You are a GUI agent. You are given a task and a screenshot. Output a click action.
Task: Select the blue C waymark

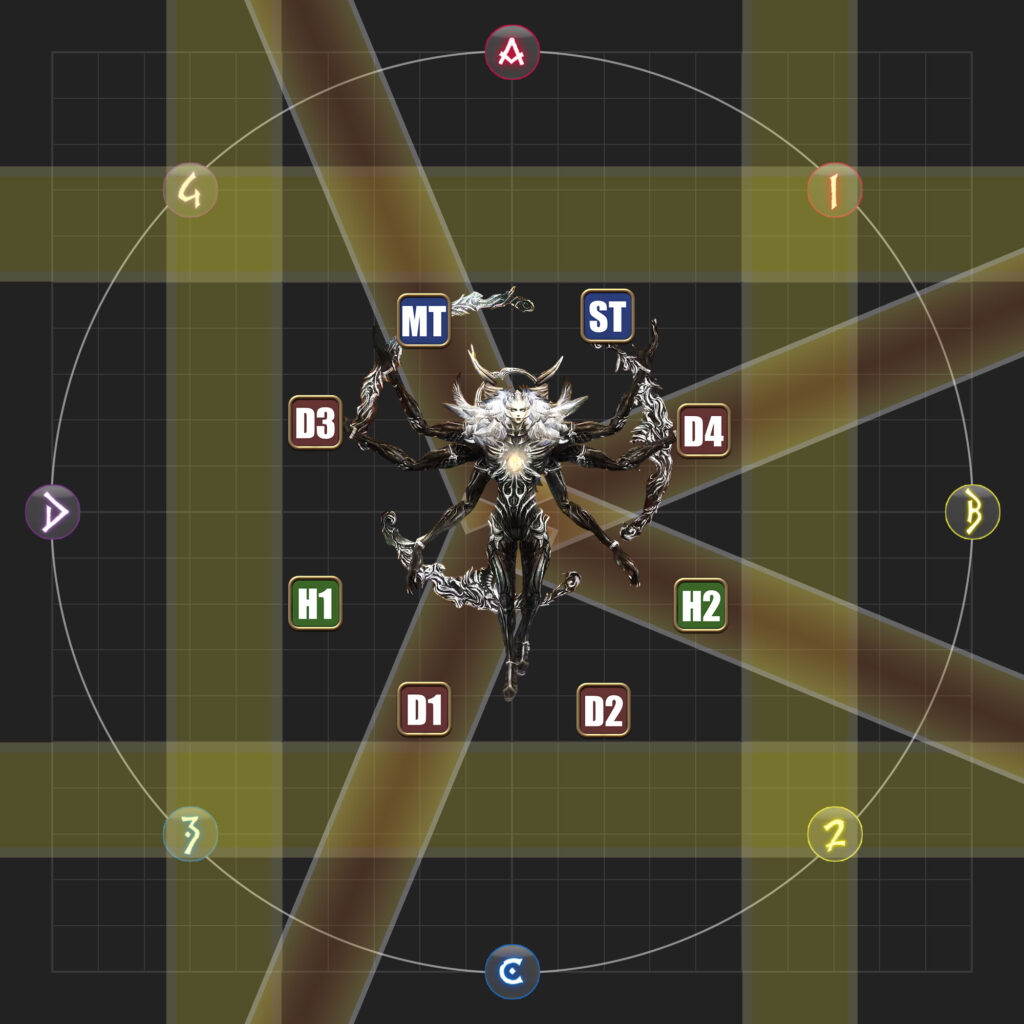pyautogui.click(x=512, y=971)
